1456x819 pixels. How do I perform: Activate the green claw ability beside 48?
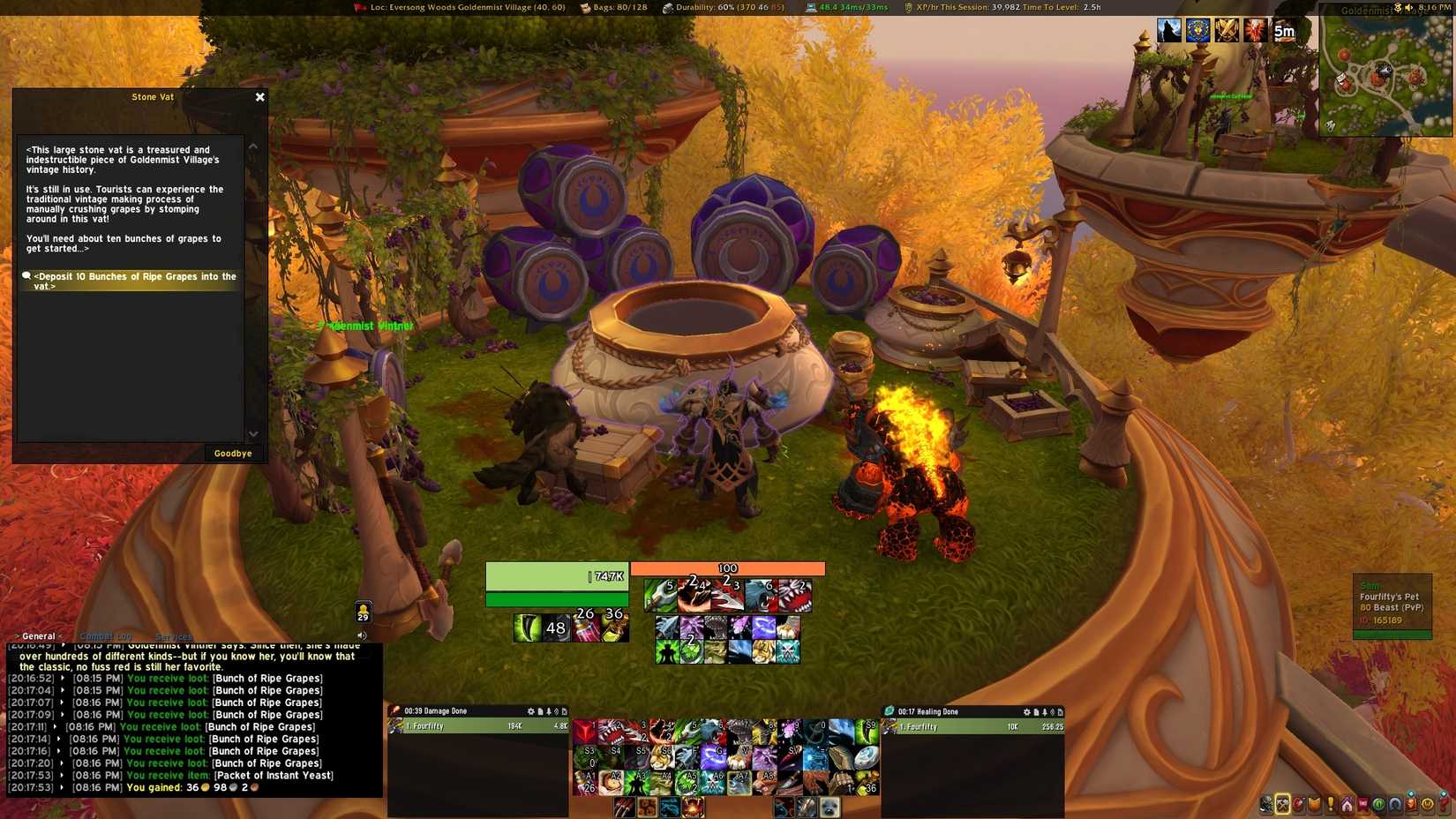pyautogui.click(x=527, y=627)
